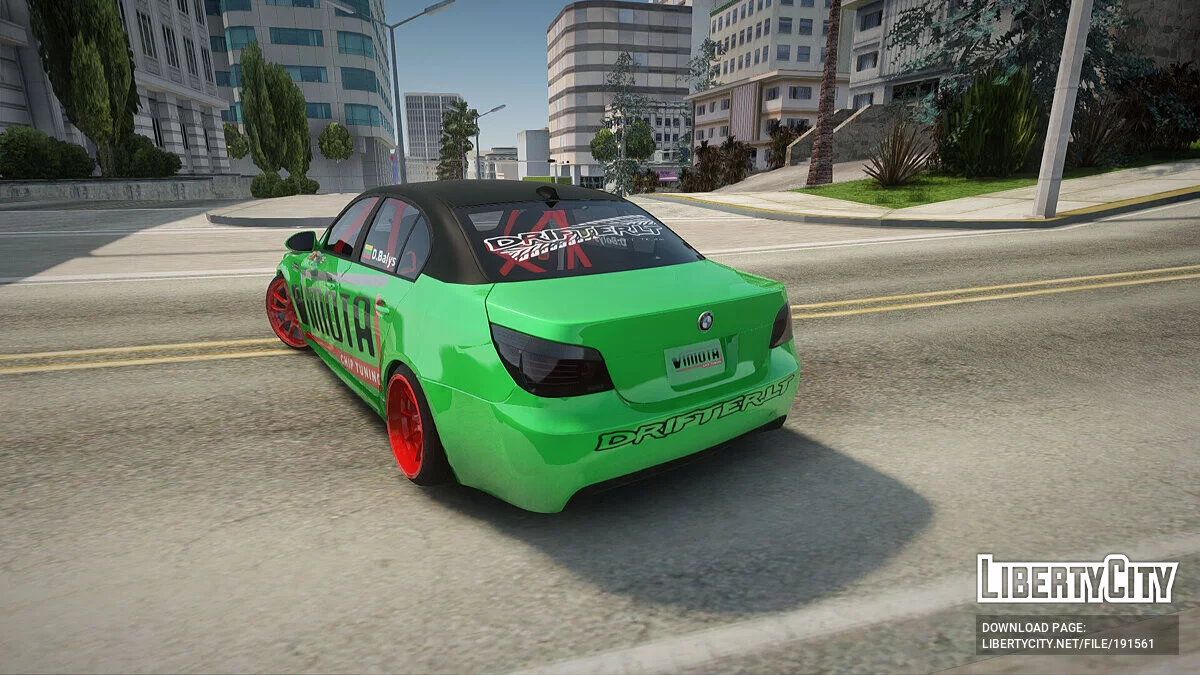This screenshot has width=1200, height=675.
Task: Click the LibertyCity logo watermark
Action: coord(1077,580)
